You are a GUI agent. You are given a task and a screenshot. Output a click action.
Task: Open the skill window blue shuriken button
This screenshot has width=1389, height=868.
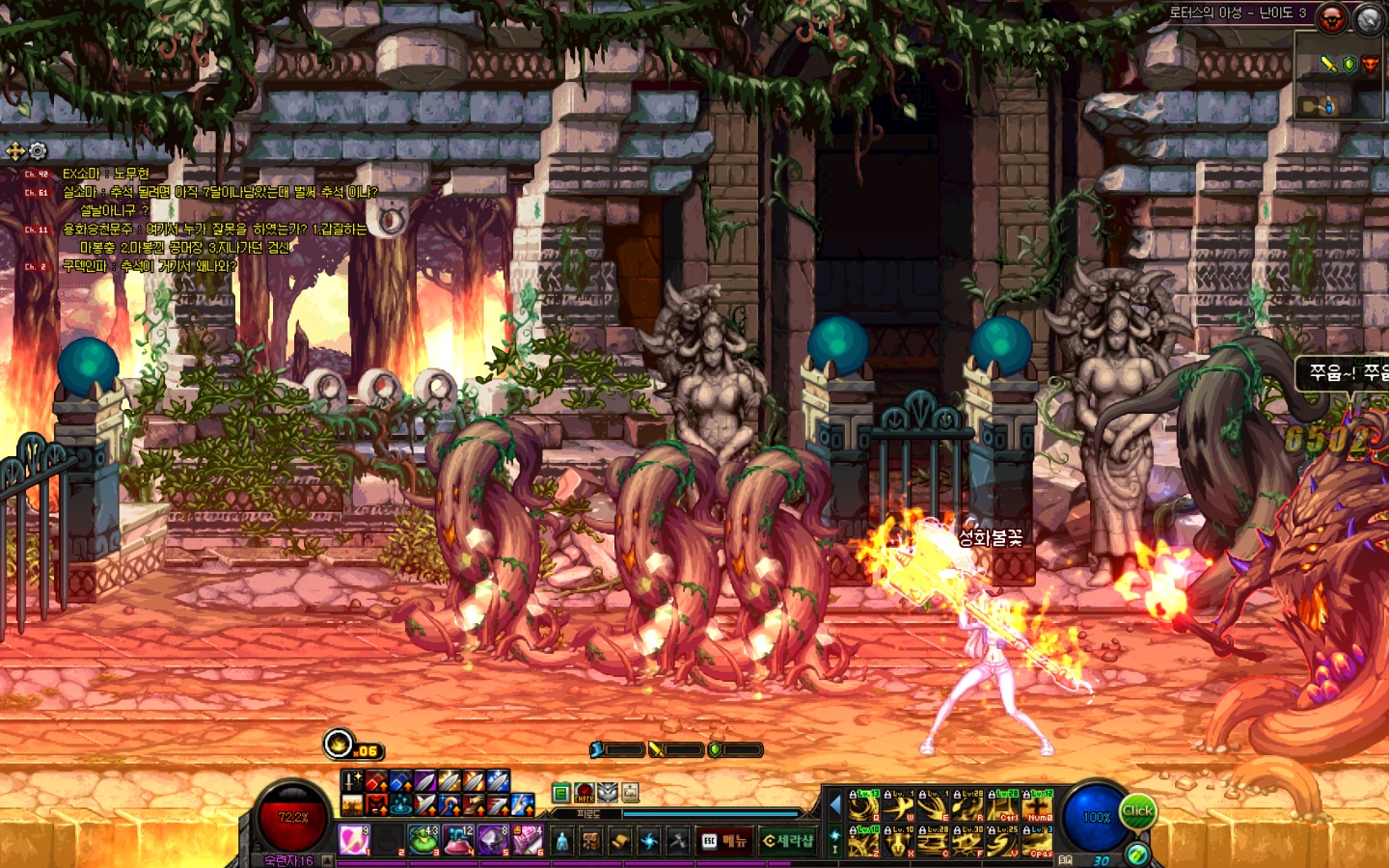649,841
